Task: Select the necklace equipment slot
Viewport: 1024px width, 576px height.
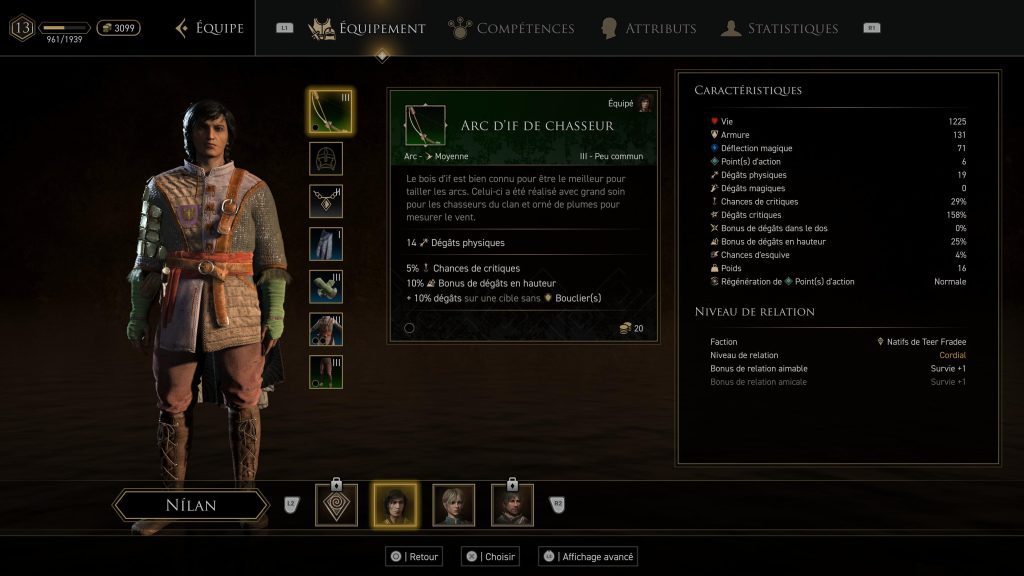Action: coord(326,201)
